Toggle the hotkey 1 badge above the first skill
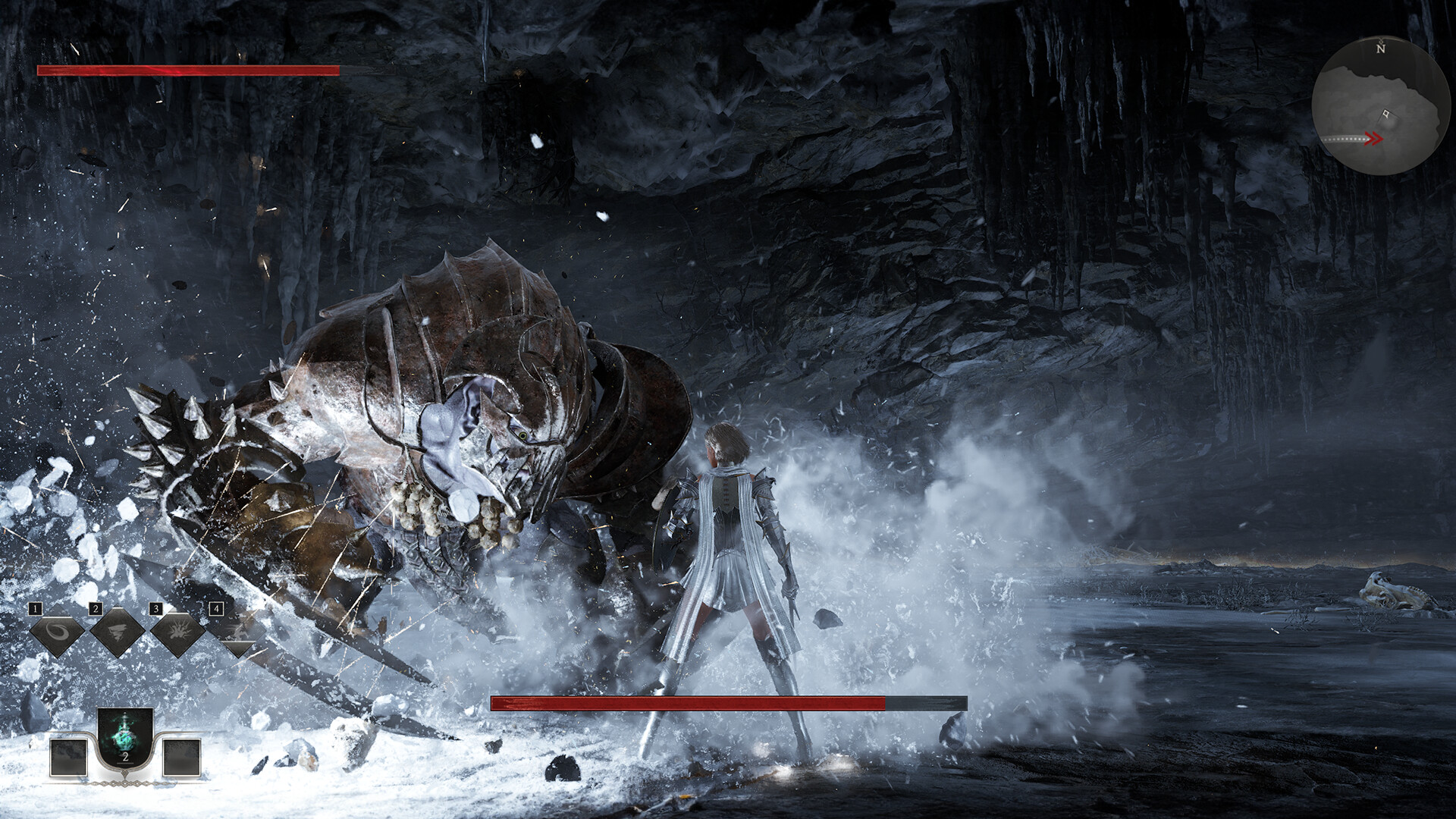 pyautogui.click(x=35, y=609)
